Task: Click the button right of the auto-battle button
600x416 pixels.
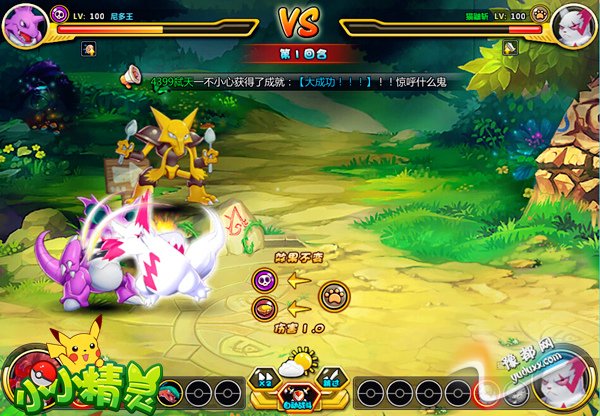Action: [331, 381]
